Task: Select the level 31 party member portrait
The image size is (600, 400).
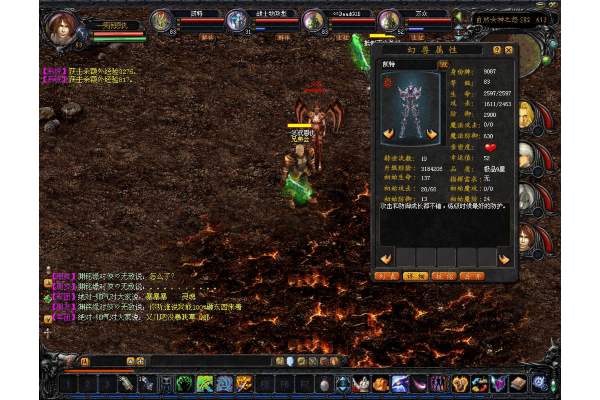Action: tap(236, 19)
